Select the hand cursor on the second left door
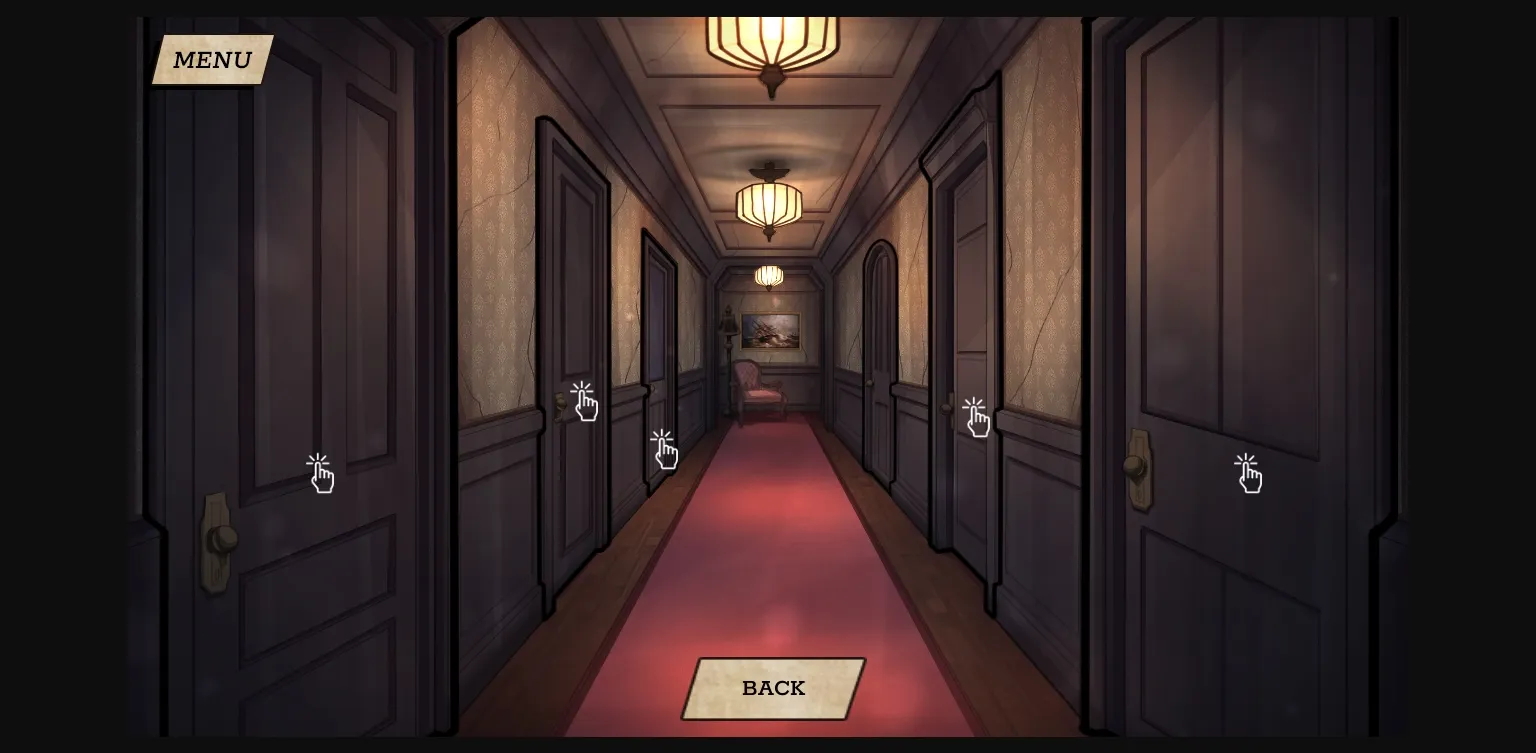Image resolution: width=1536 pixels, height=753 pixels. point(585,402)
